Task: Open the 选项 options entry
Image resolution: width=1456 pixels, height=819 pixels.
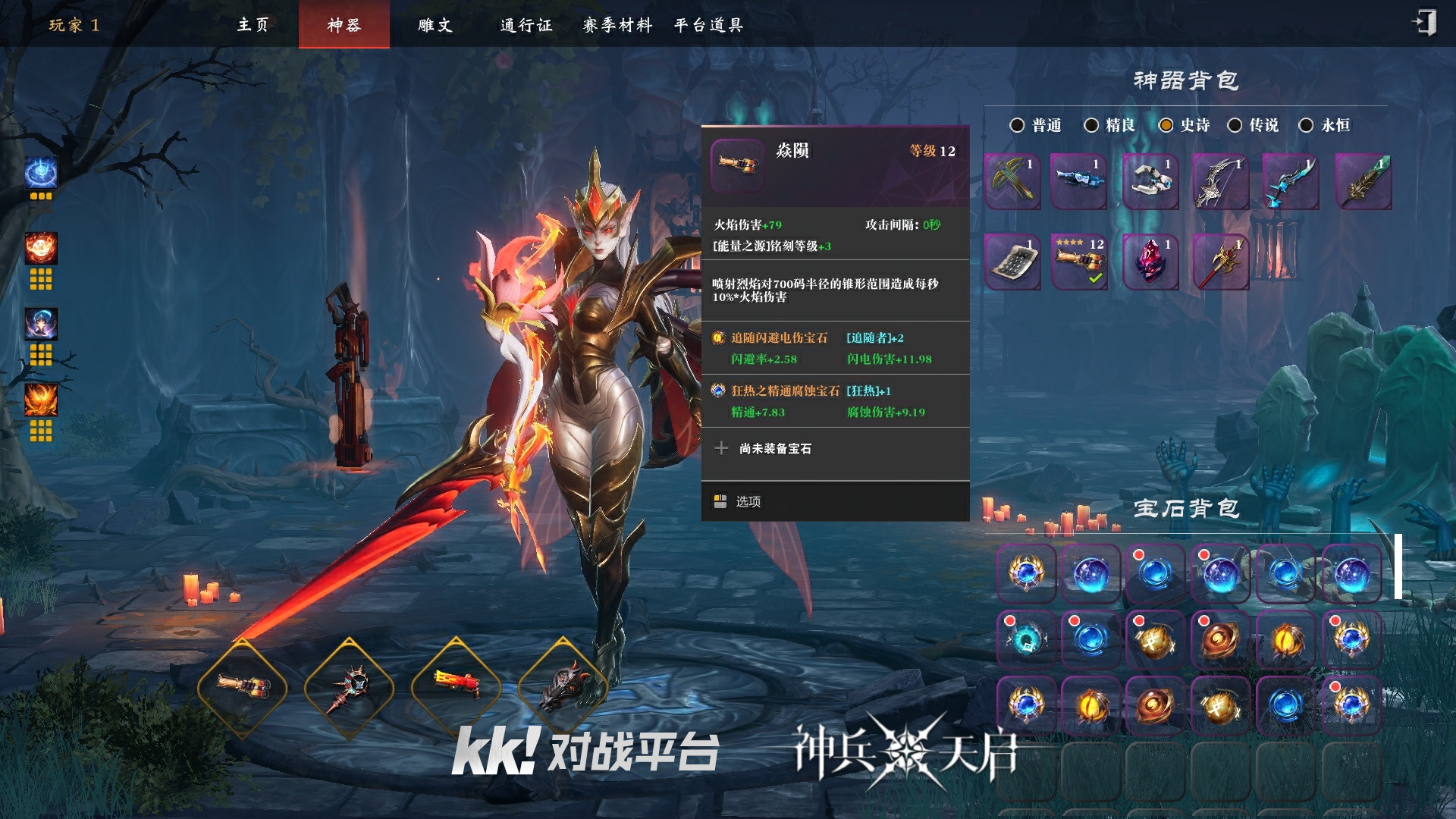Action: tap(748, 501)
